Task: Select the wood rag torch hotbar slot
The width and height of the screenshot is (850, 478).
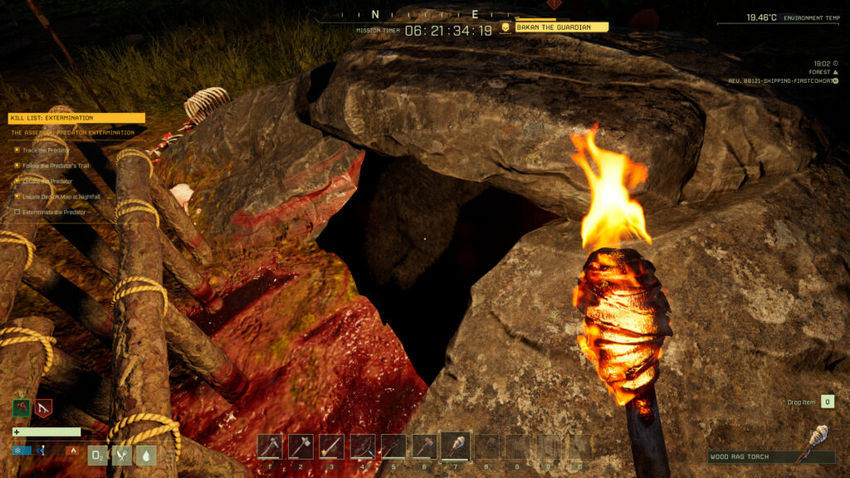Action: (456, 446)
